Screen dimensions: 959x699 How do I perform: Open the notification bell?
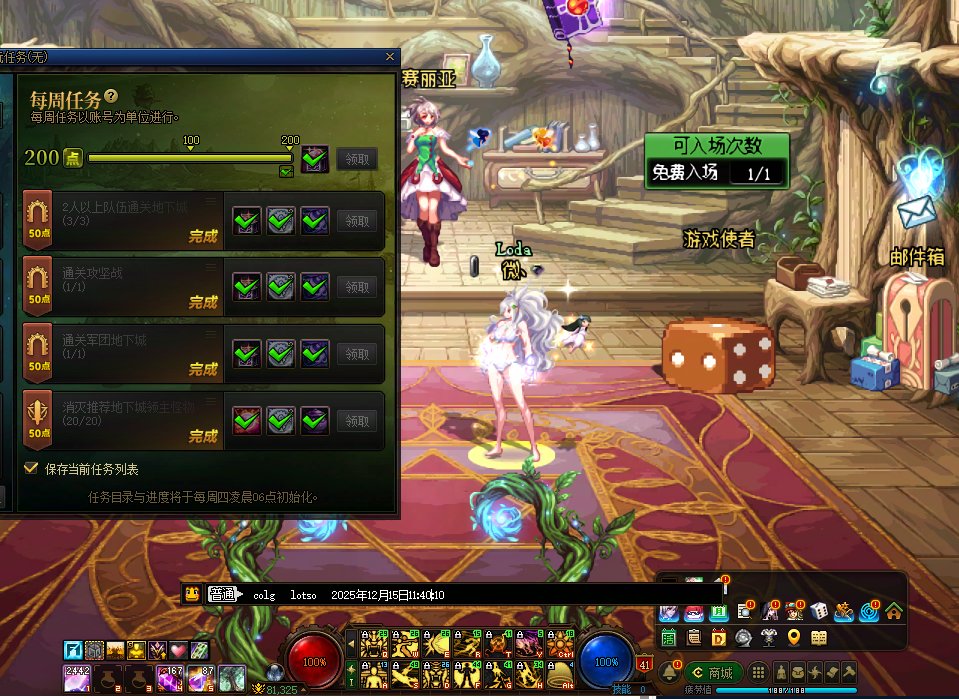667,672
